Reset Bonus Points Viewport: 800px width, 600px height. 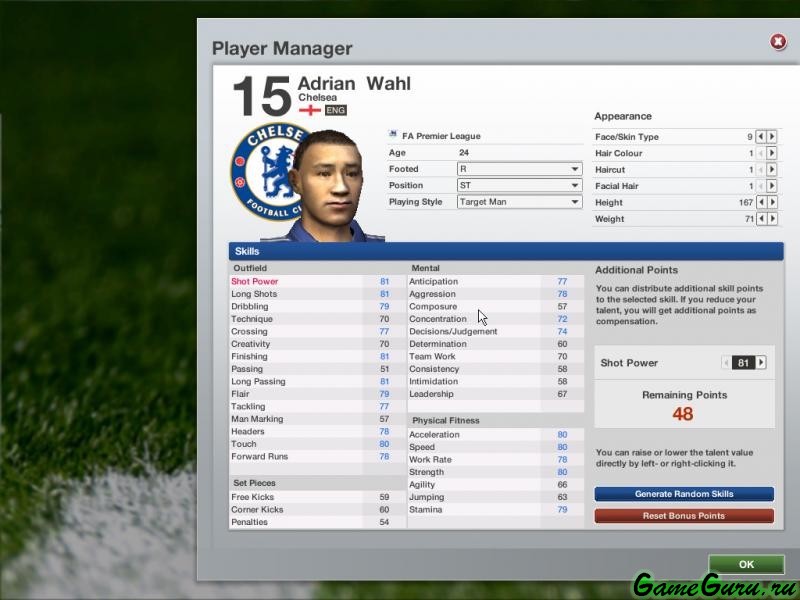tap(684, 516)
